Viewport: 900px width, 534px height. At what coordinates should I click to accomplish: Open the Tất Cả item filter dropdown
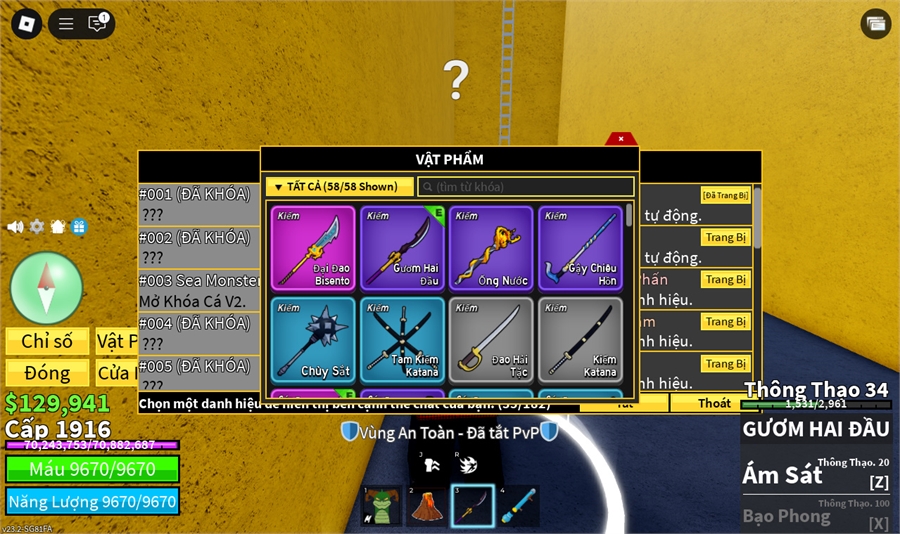pyautogui.click(x=340, y=187)
